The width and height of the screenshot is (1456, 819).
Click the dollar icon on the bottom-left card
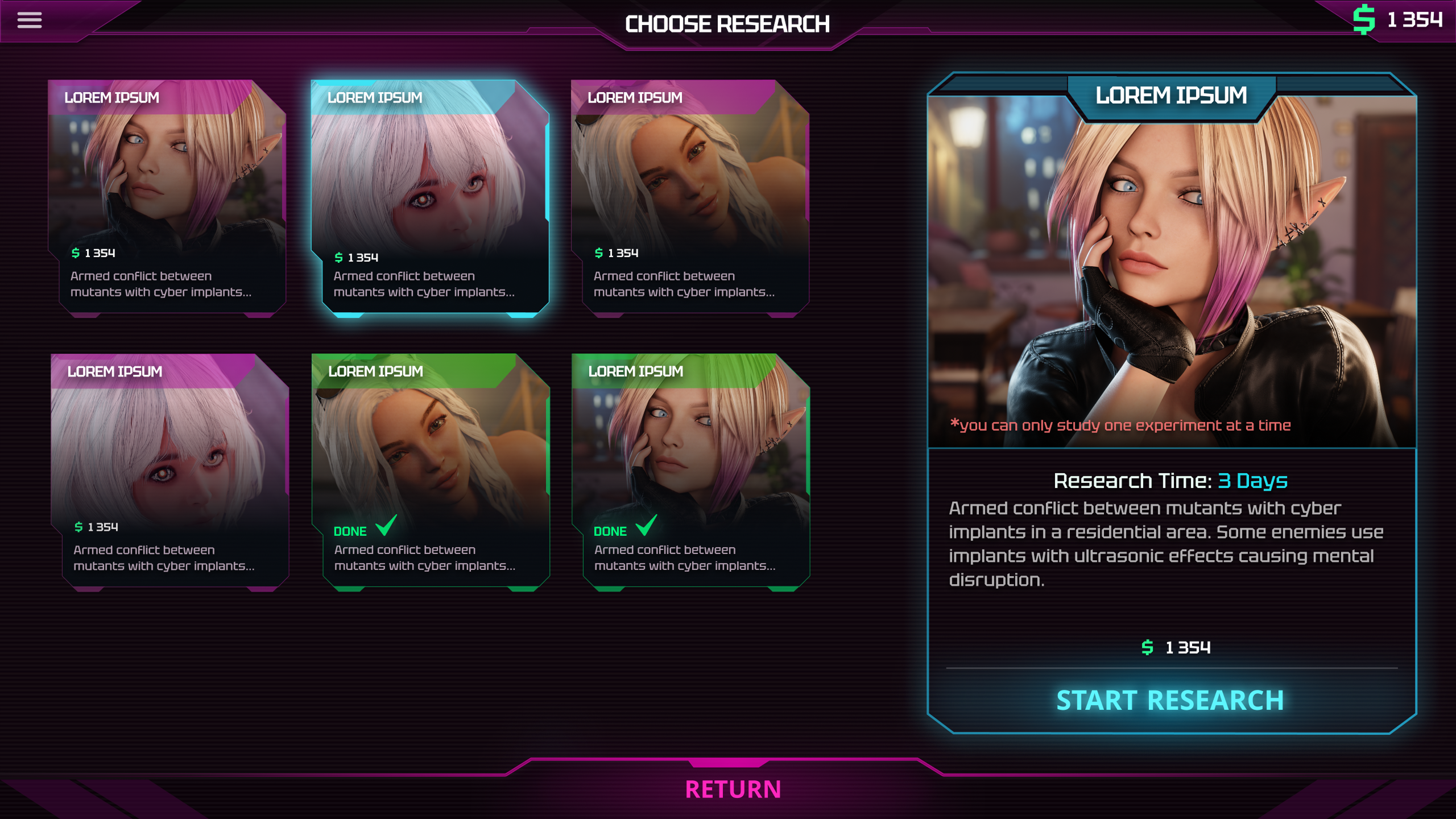point(80,527)
